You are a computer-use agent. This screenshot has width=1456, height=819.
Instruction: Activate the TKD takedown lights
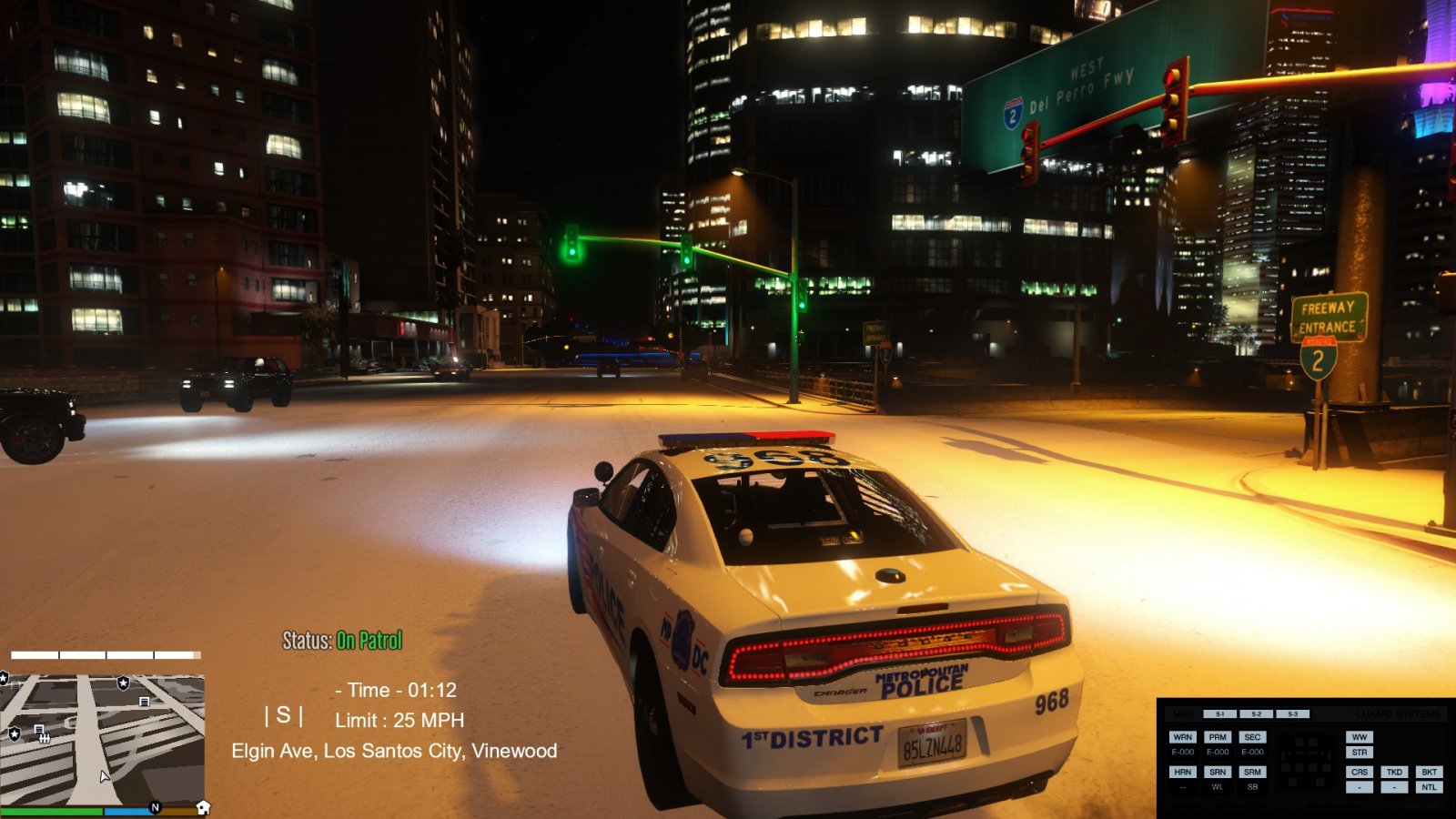1394,772
